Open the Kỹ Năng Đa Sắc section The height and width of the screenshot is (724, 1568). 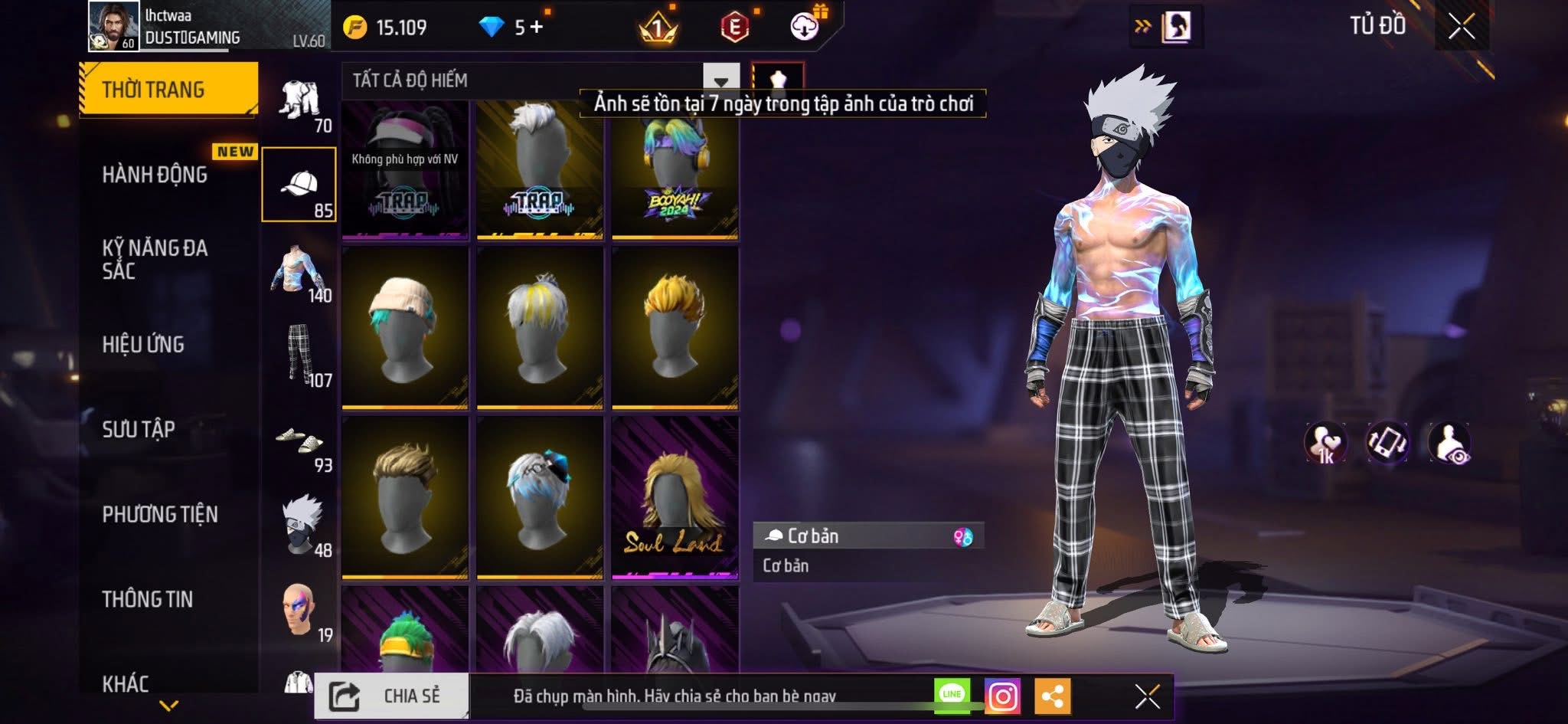[x=155, y=259]
